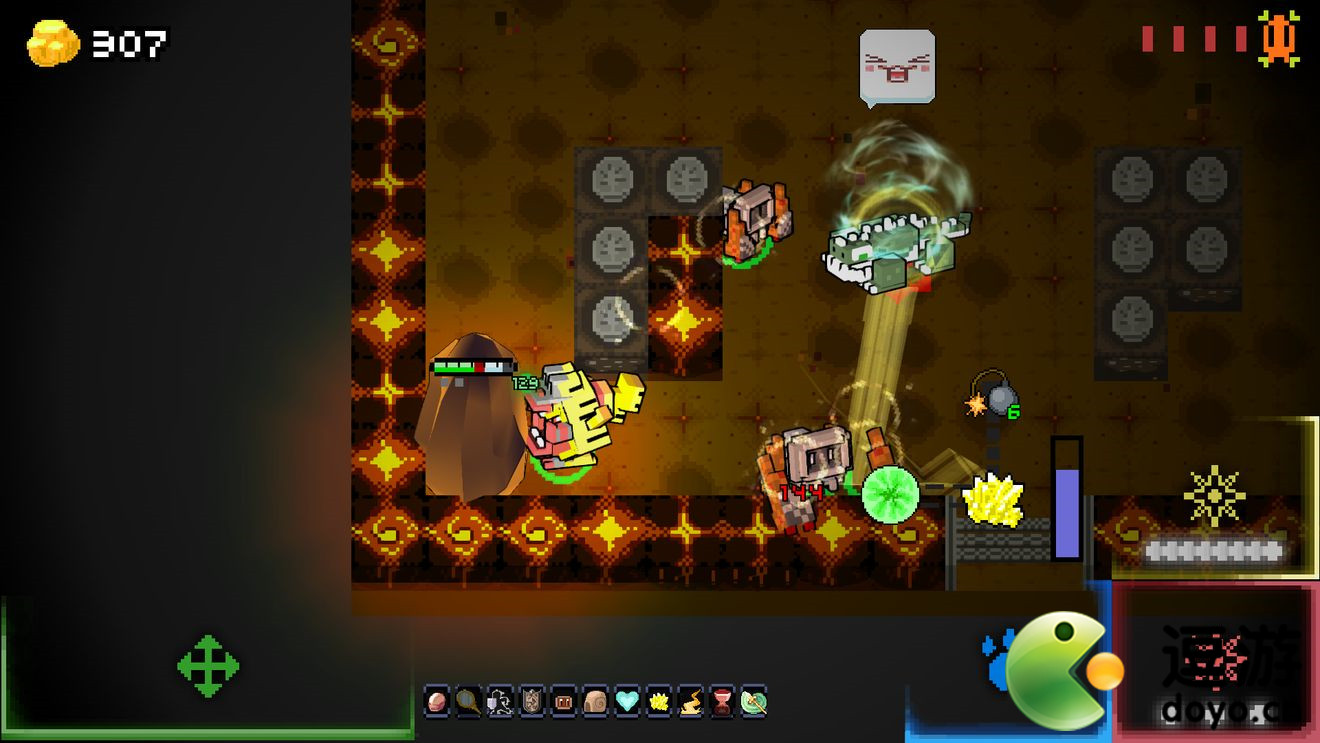
Task: Tap the green movement arrows pad
Action: (x=208, y=665)
